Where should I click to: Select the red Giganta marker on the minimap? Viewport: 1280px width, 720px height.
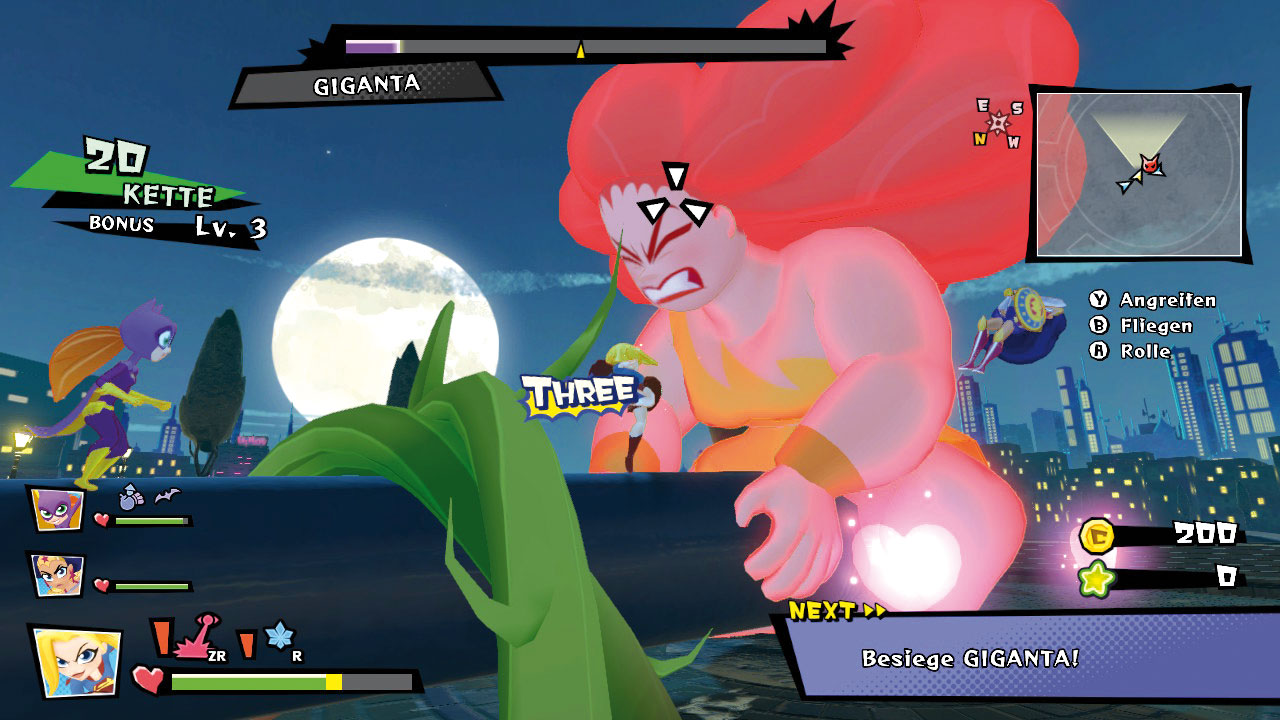pos(1151,164)
